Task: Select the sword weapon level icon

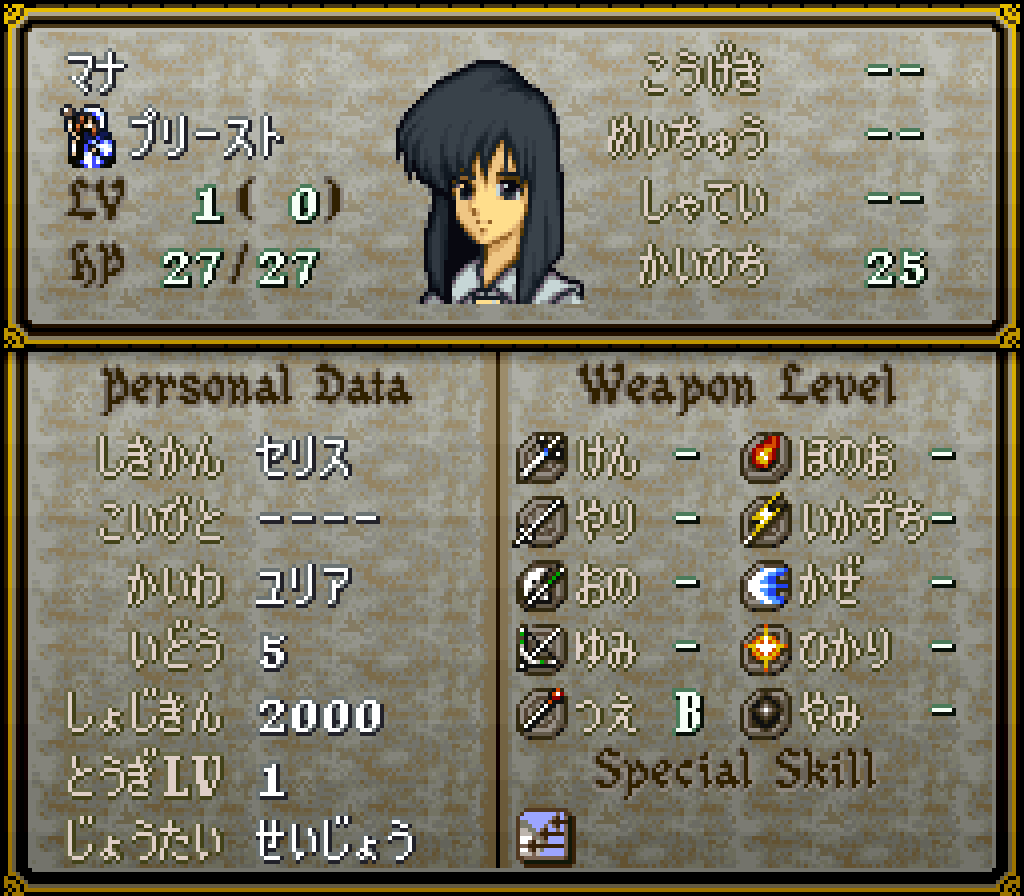Action: (x=542, y=457)
